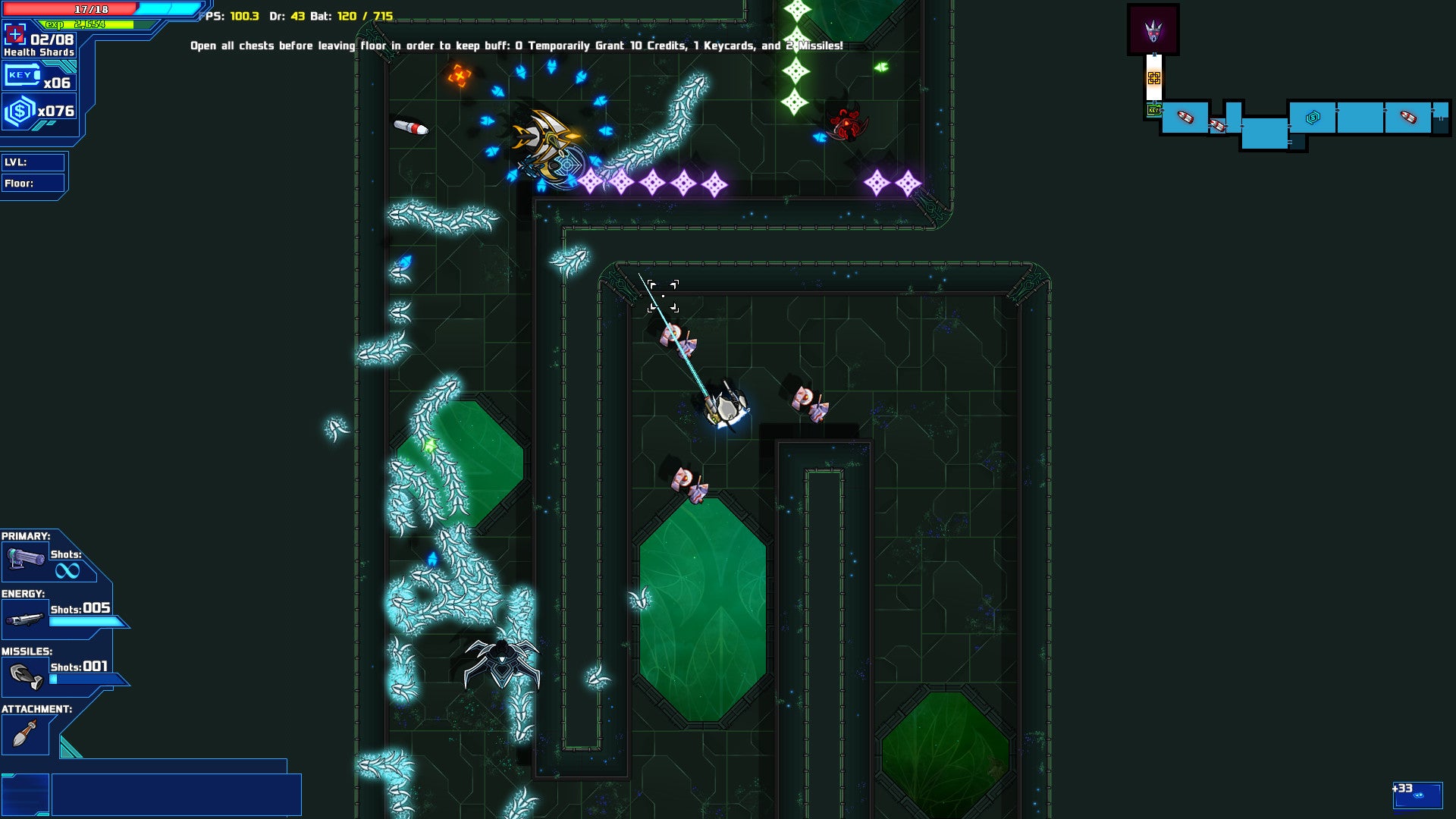Image resolution: width=1456 pixels, height=819 pixels.
Task: Click the +33 indicator panel
Action: (1417, 795)
